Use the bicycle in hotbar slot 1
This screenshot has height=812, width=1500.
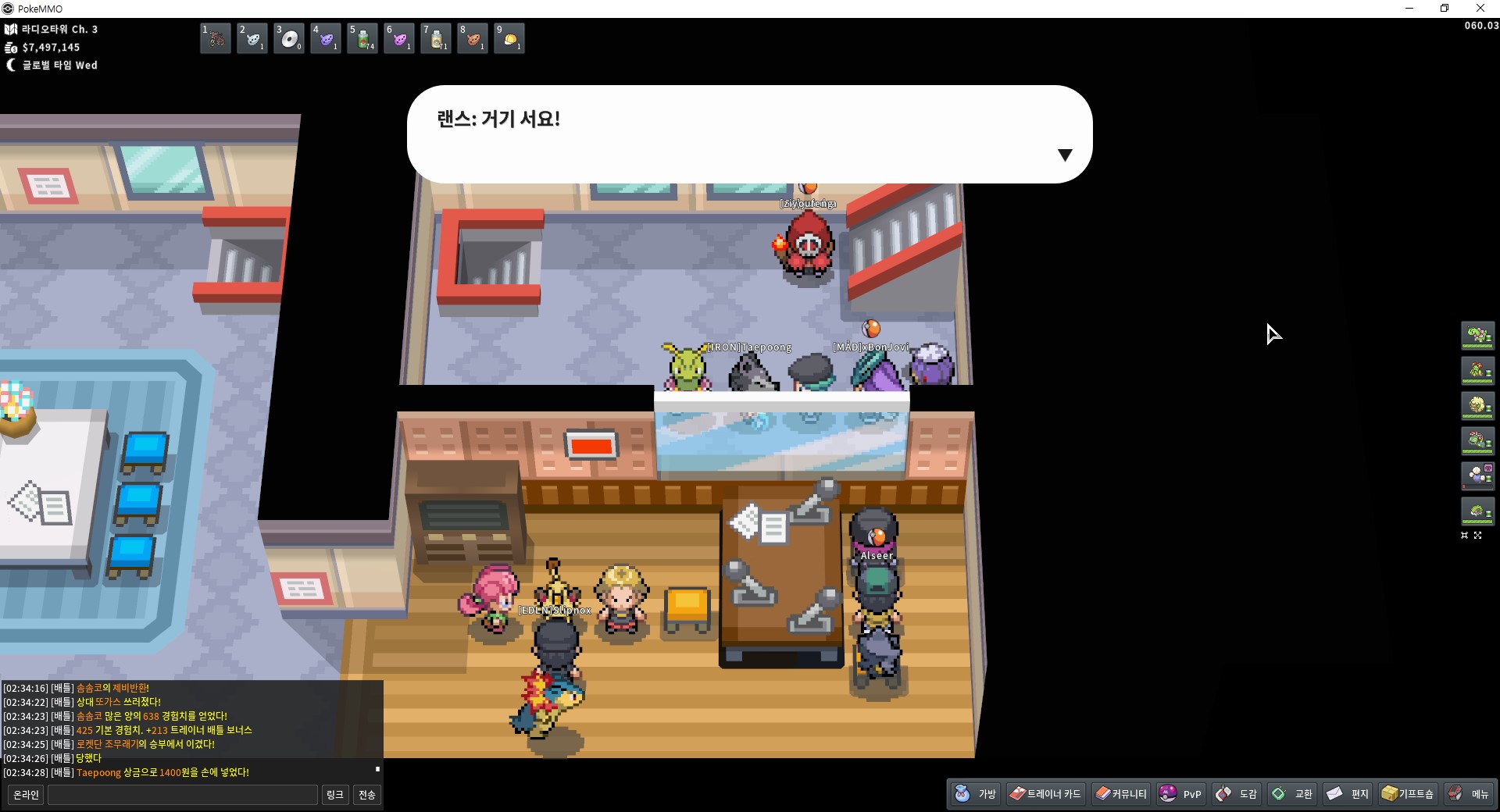point(216,38)
